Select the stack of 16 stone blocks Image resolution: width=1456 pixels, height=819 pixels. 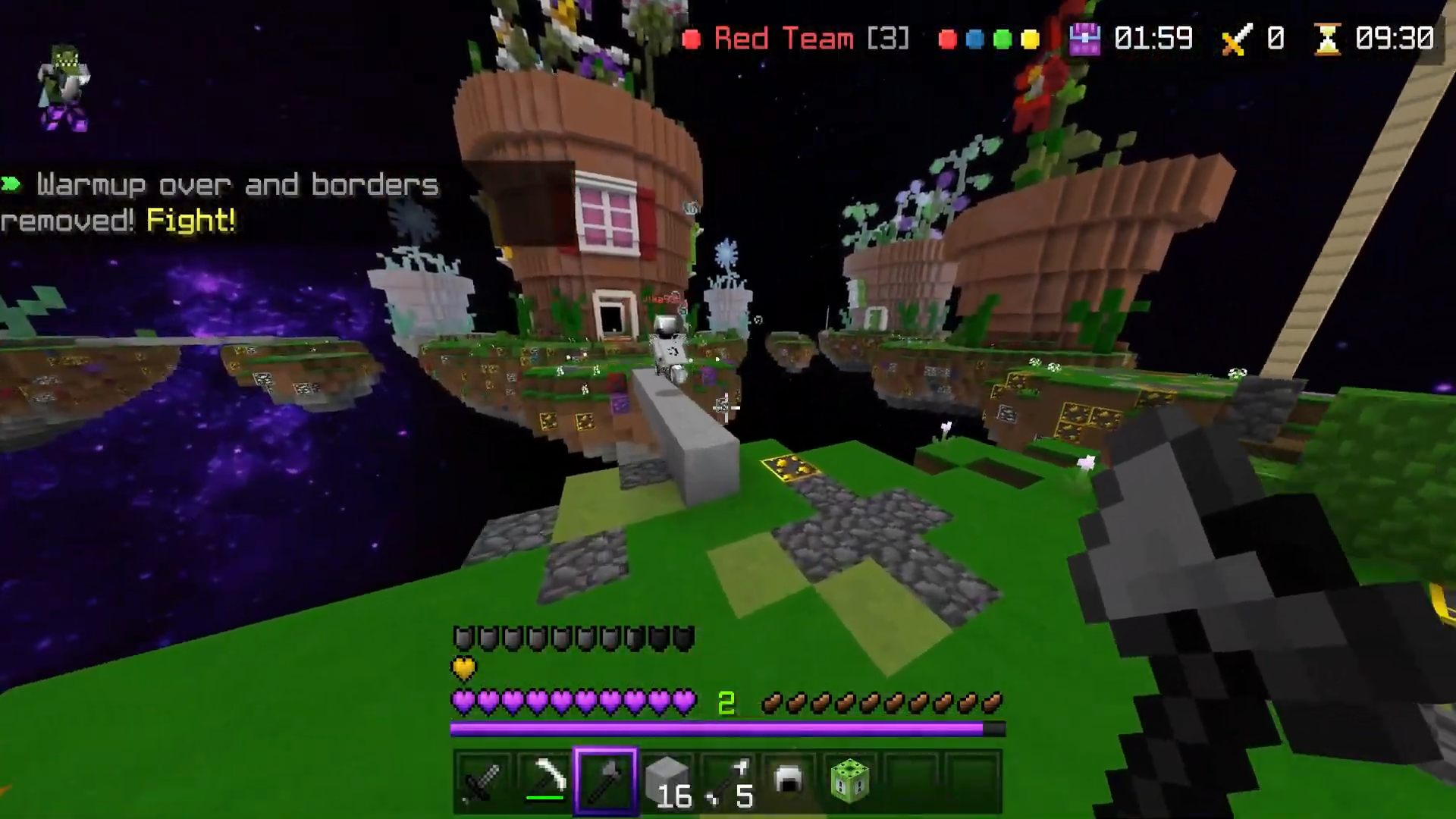(667, 781)
